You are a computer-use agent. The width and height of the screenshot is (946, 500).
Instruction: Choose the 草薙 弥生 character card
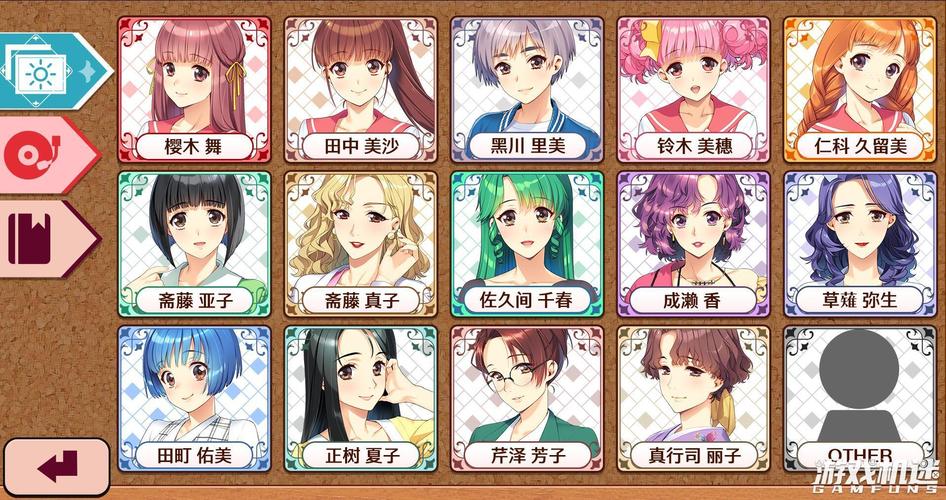(x=860, y=243)
